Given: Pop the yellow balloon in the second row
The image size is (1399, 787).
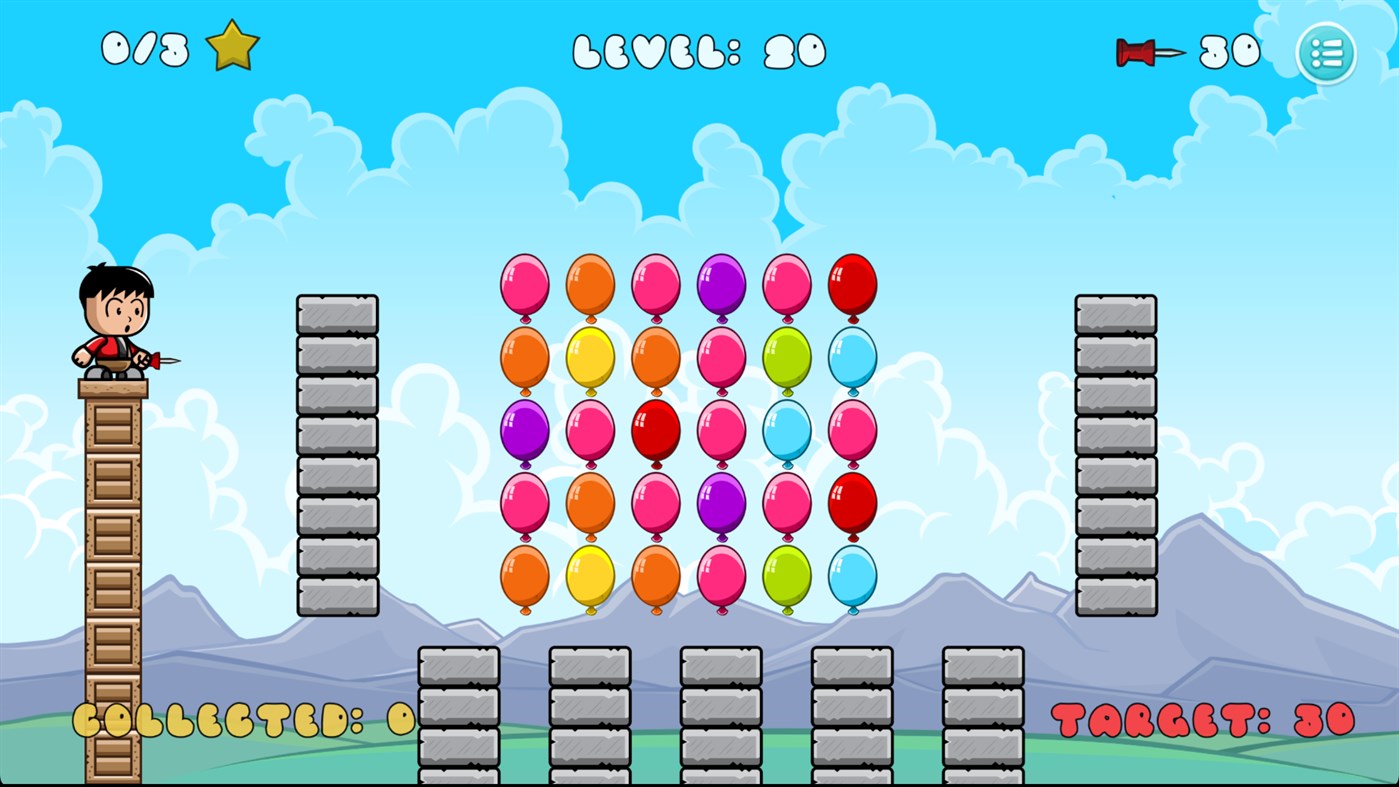Looking at the screenshot, I should (x=589, y=358).
